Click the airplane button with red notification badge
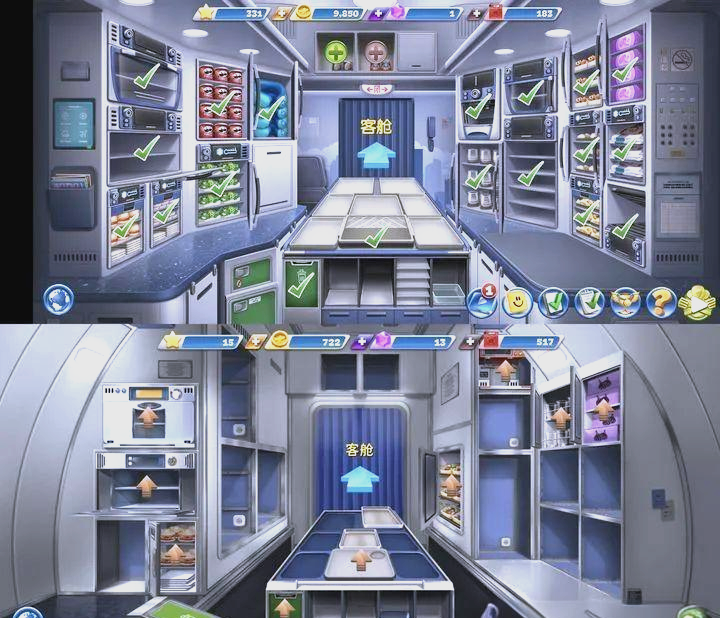 (x=482, y=300)
